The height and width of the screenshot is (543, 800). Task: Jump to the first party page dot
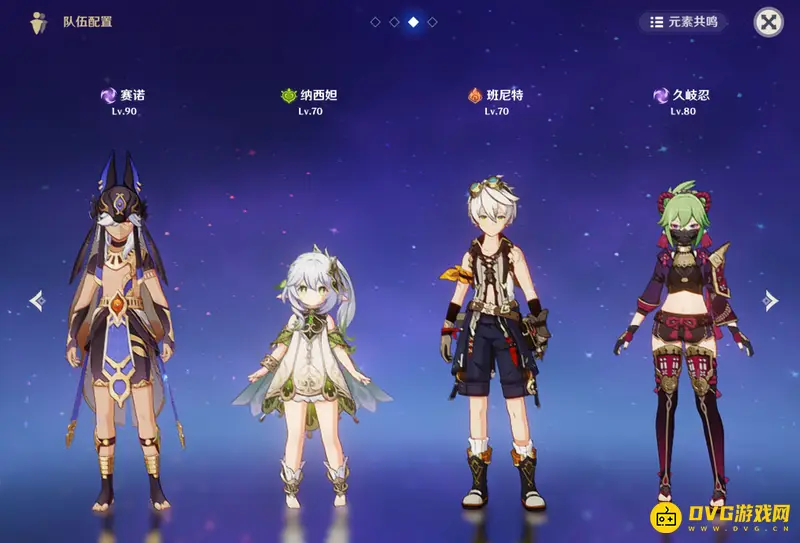[x=375, y=21]
